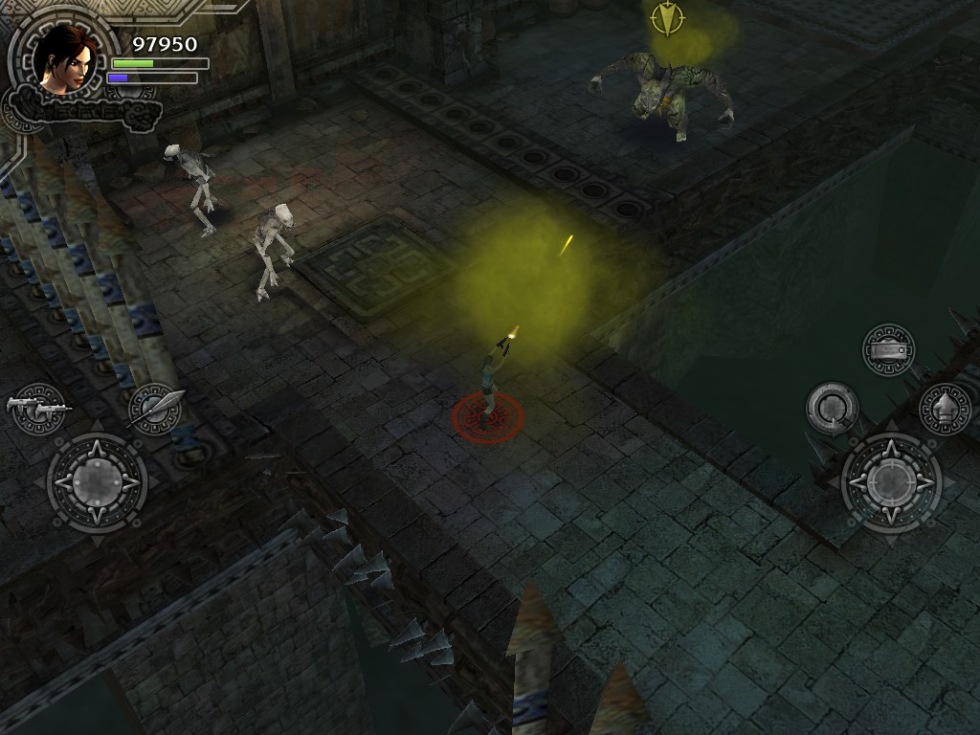Tap the left movement joystick

coord(97,483)
